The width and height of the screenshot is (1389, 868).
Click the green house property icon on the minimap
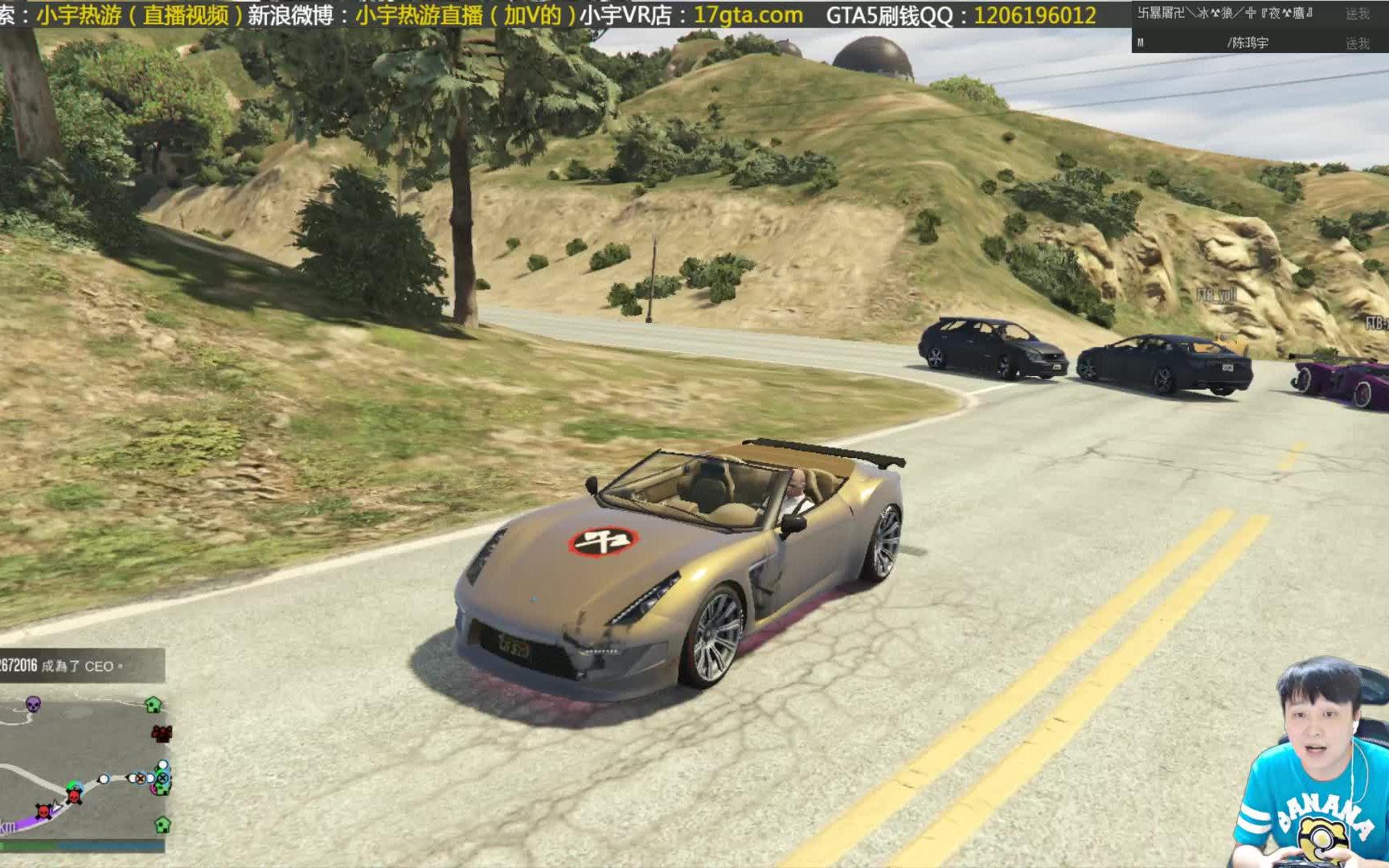[153, 705]
